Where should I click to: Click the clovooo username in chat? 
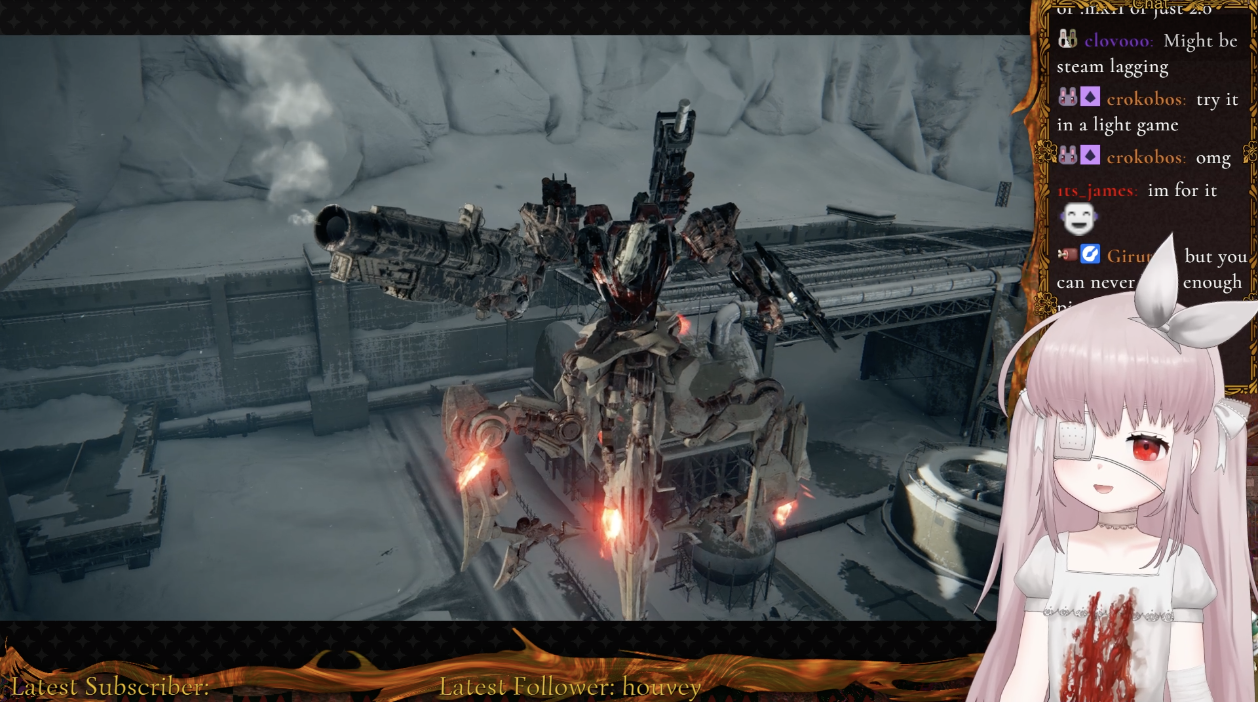point(1118,41)
